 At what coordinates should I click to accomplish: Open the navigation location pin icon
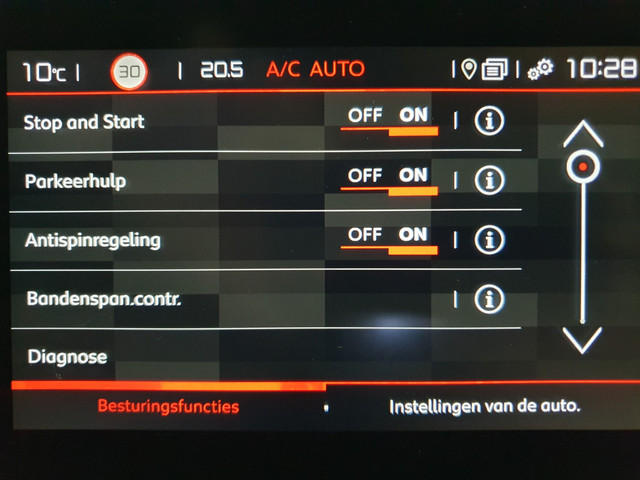468,69
